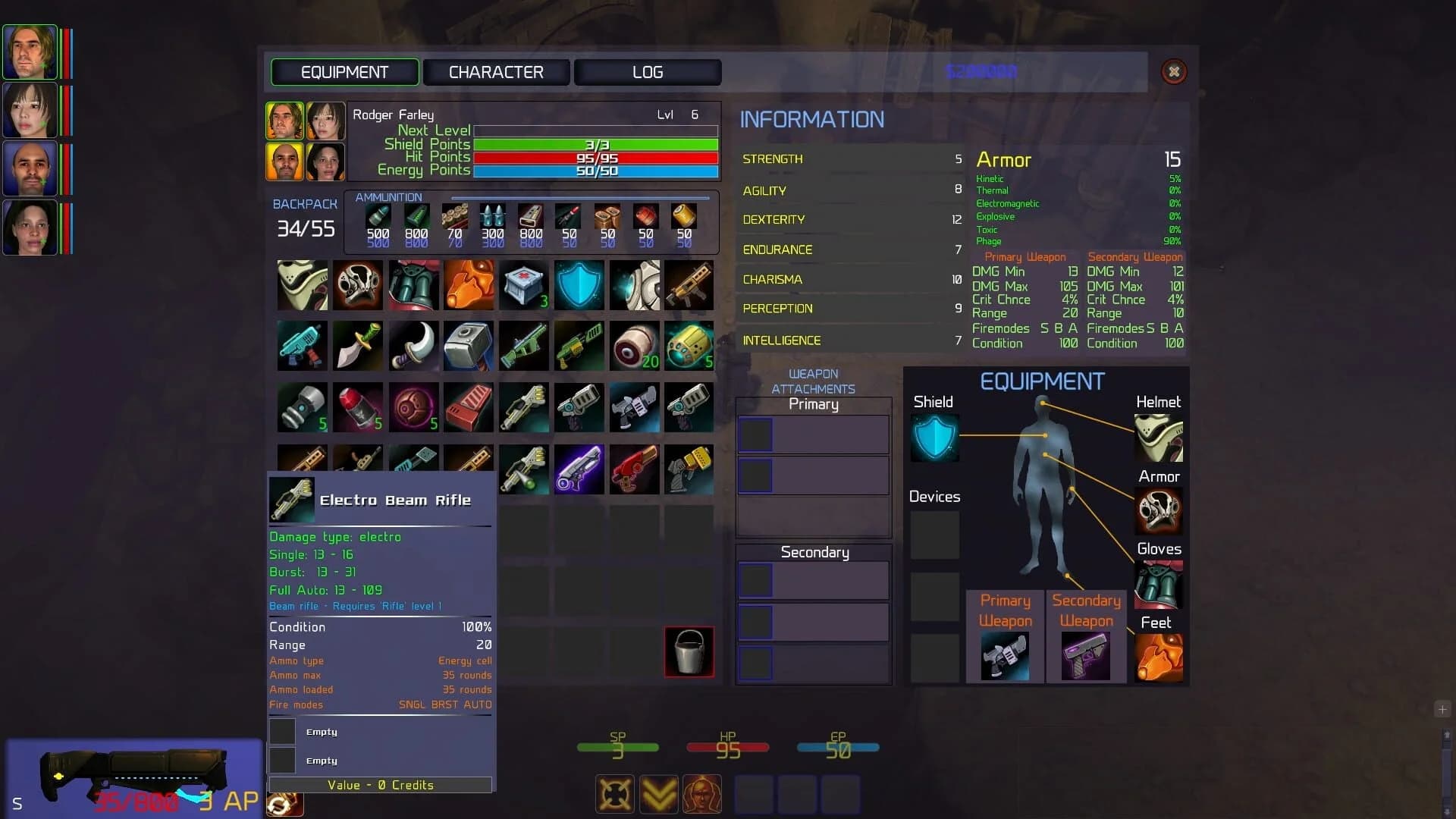The width and height of the screenshot is (1456, 819).
Task: Click the psionic head ability icon
Action: [702, 794]
